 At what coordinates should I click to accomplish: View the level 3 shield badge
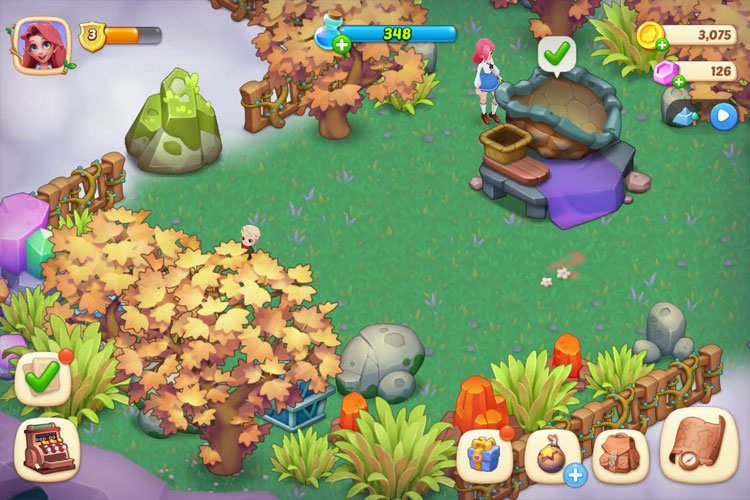91,36
